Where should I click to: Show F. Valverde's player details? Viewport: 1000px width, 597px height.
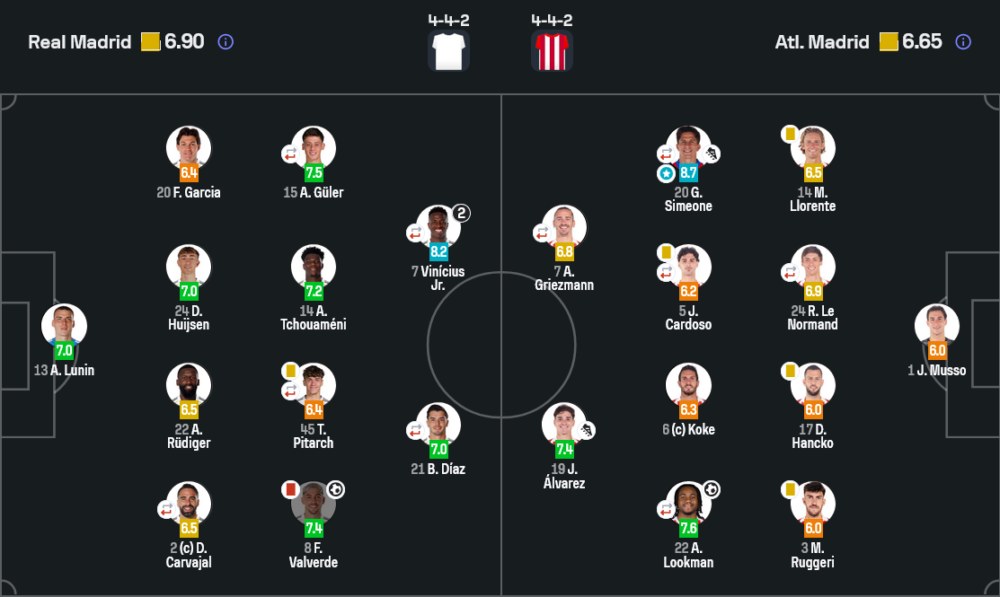(x=314, y=505)
